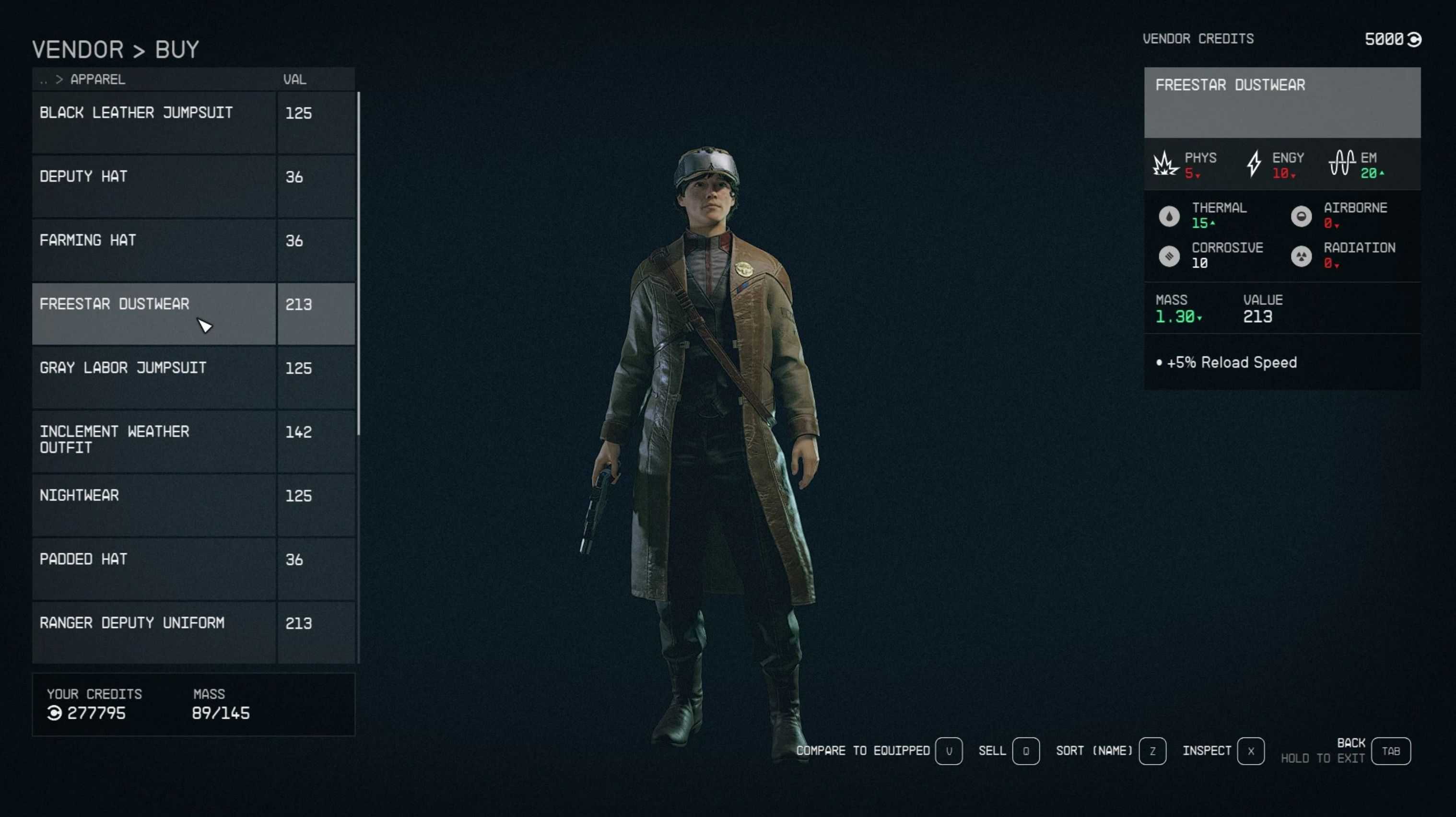
Task: Sort items by the VAL column header
Action: 294,80
